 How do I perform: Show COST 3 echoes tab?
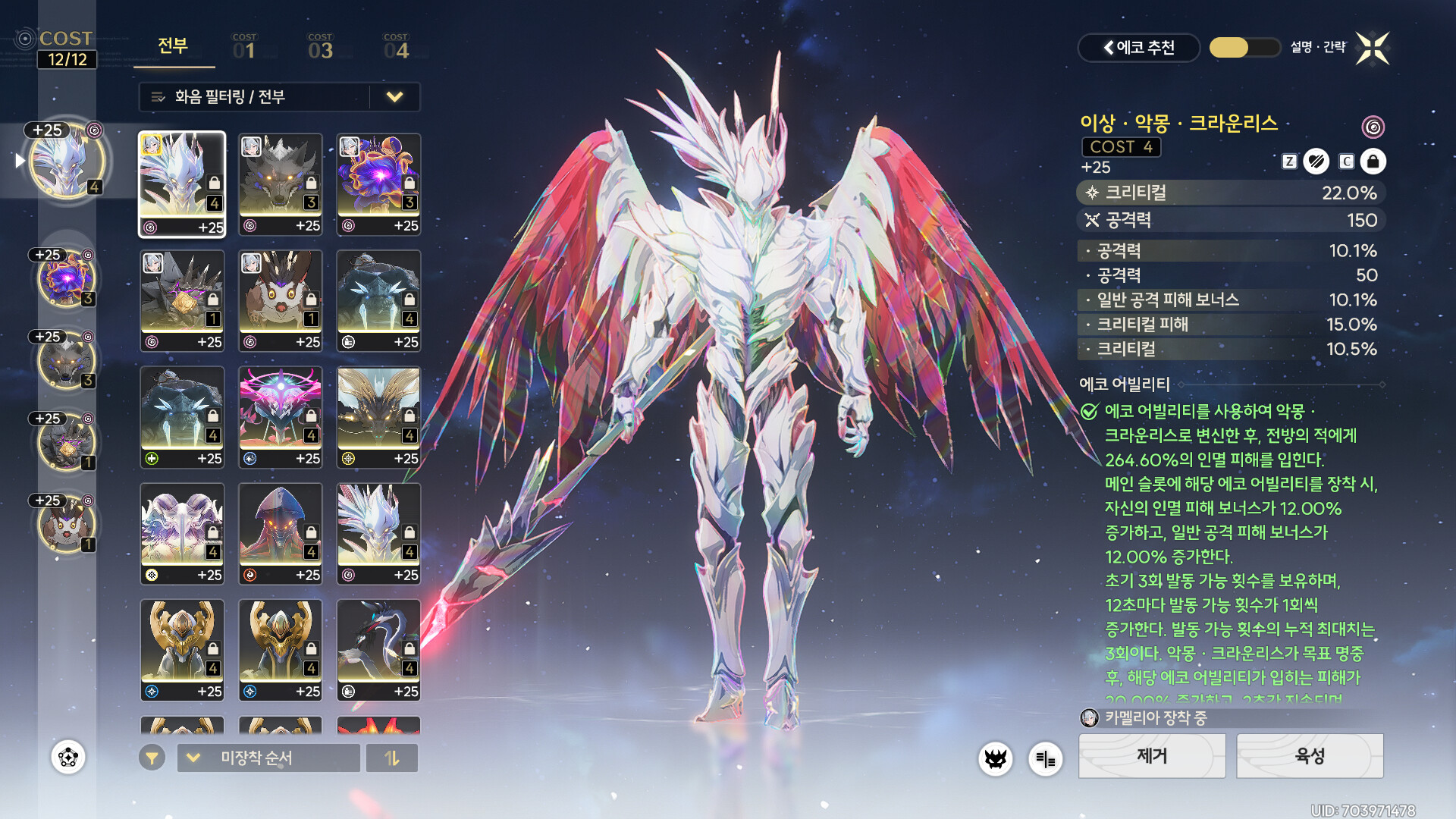[320, 47]
